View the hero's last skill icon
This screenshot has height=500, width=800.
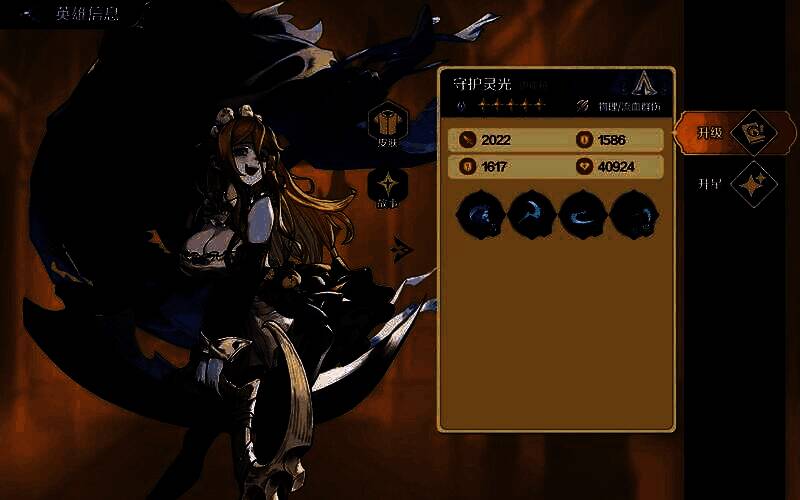click(x=634, y=214)
